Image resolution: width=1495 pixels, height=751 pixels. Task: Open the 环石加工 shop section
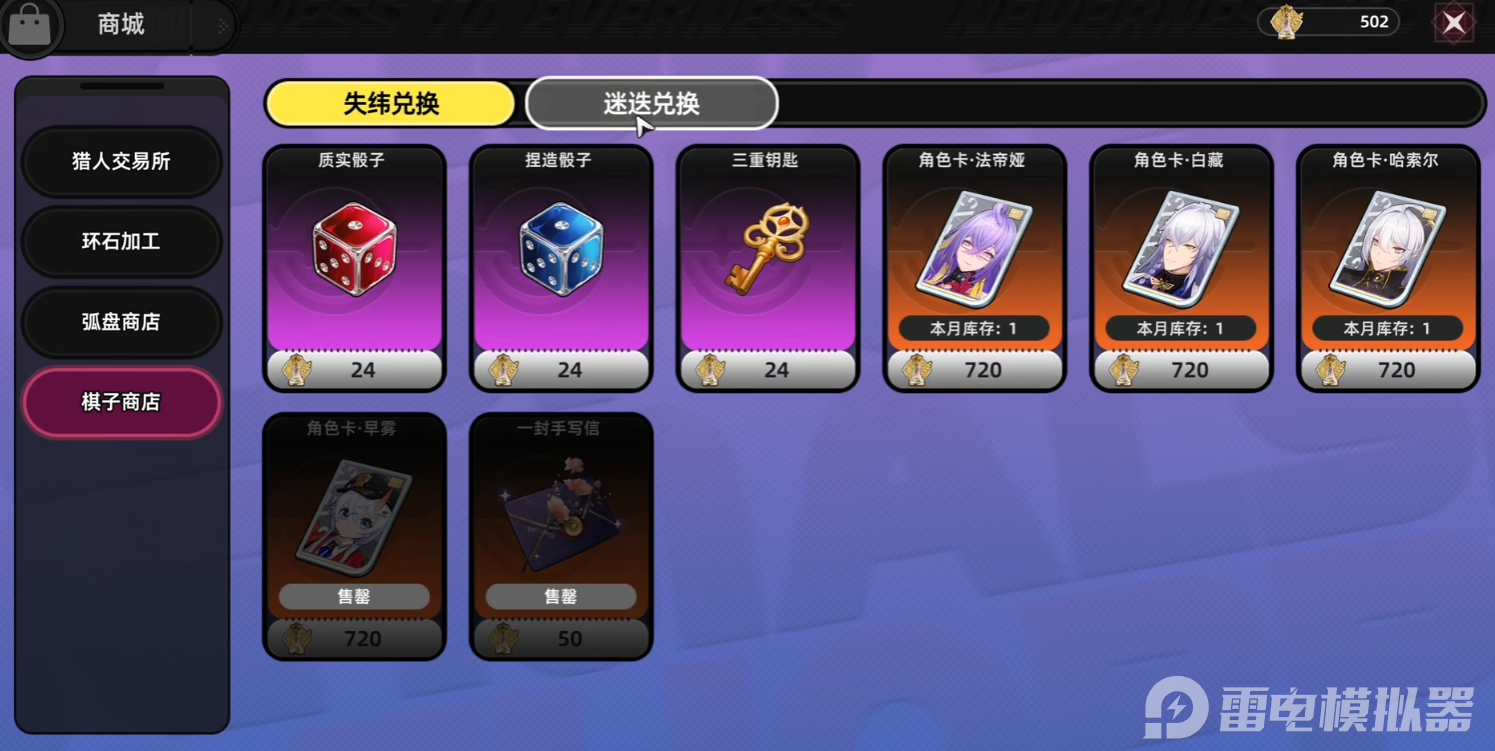click(121, 242)
